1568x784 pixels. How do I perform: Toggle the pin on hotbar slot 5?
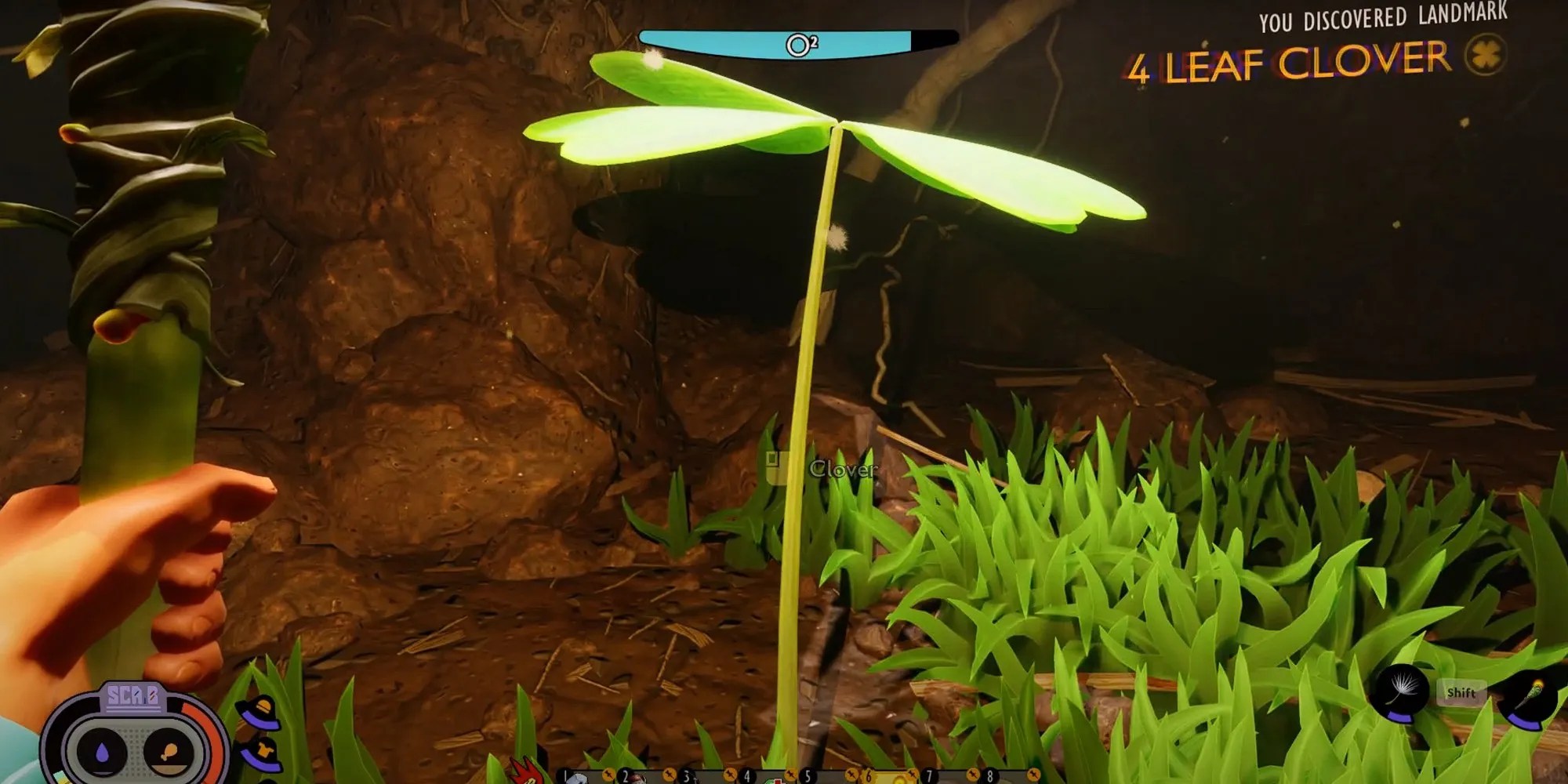point(851,776)
